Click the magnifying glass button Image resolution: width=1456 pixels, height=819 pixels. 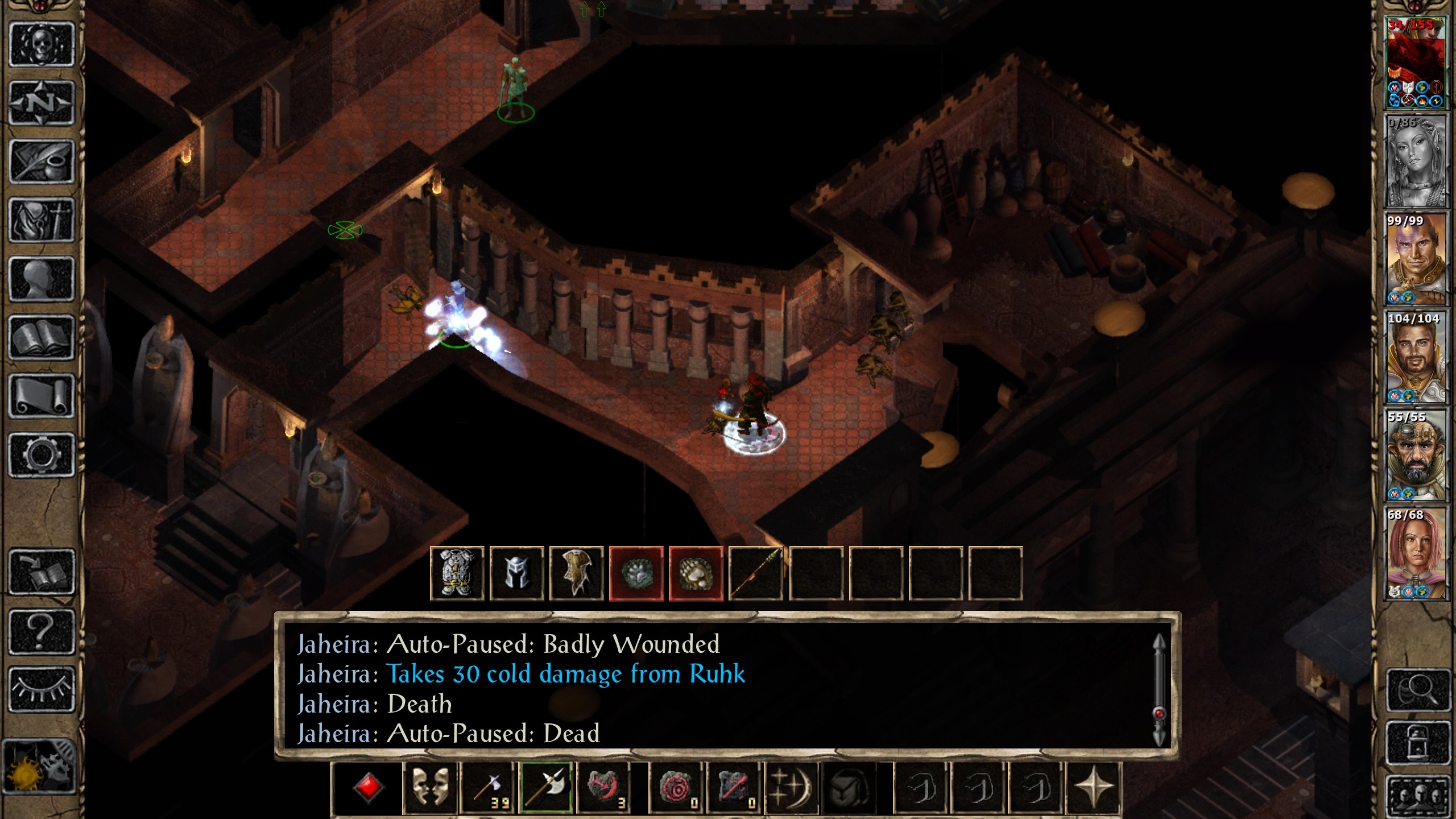[1415, 690]
